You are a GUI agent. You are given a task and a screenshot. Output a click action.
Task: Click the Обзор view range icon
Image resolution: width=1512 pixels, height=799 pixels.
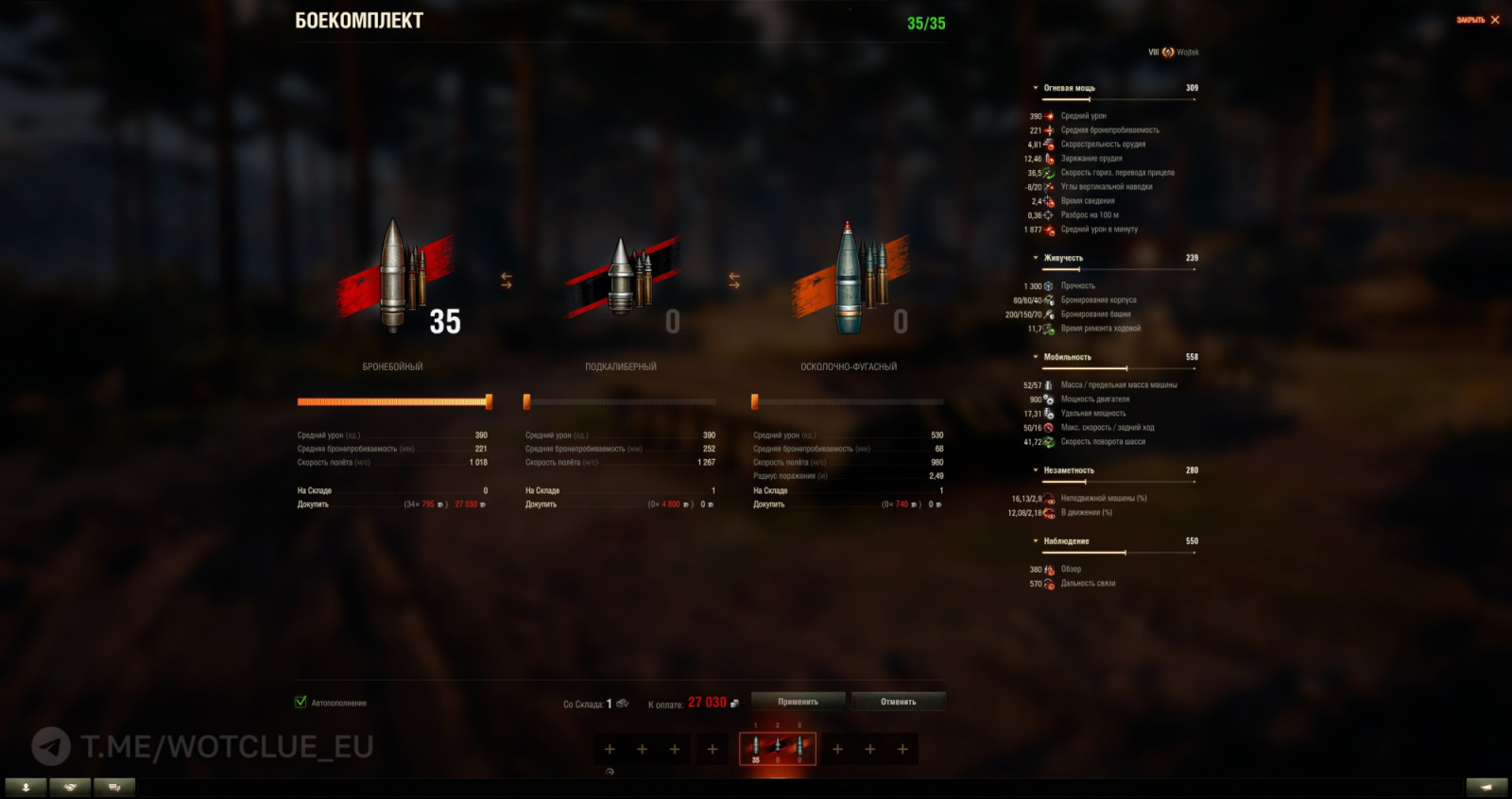[x=1049, y=569]
